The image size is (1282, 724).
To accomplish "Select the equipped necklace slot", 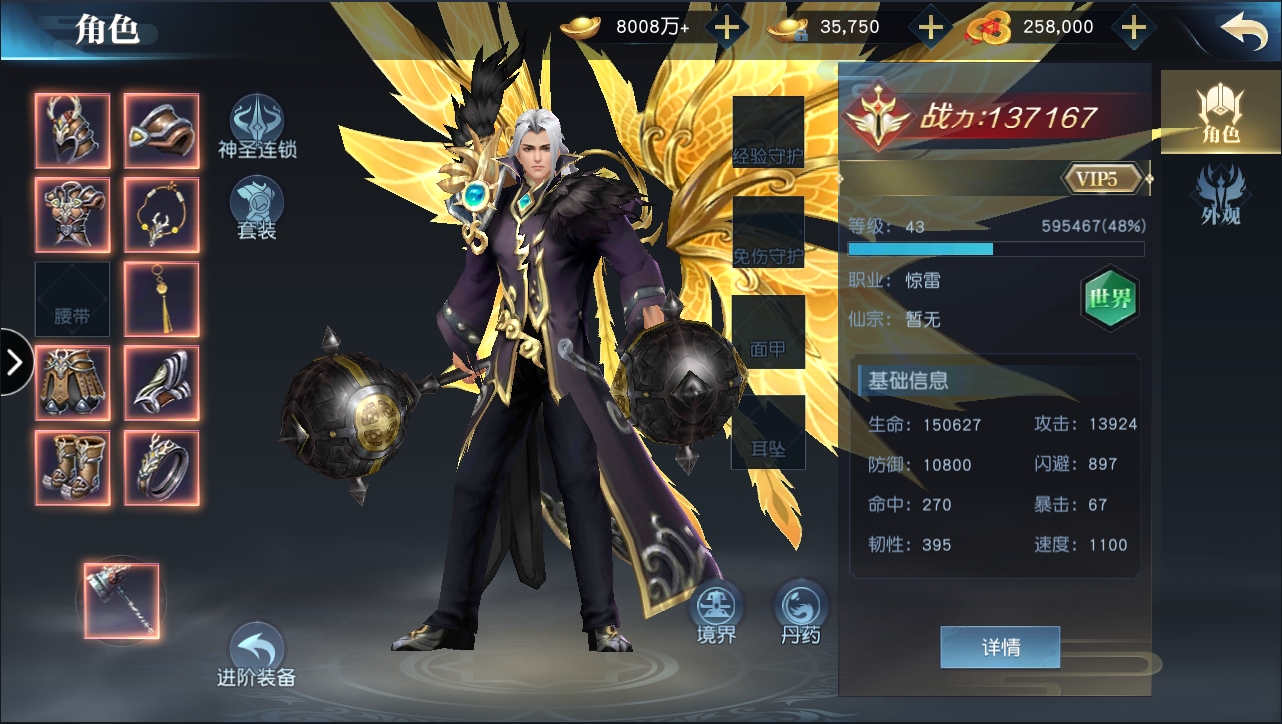I will [x=161, y=214].
